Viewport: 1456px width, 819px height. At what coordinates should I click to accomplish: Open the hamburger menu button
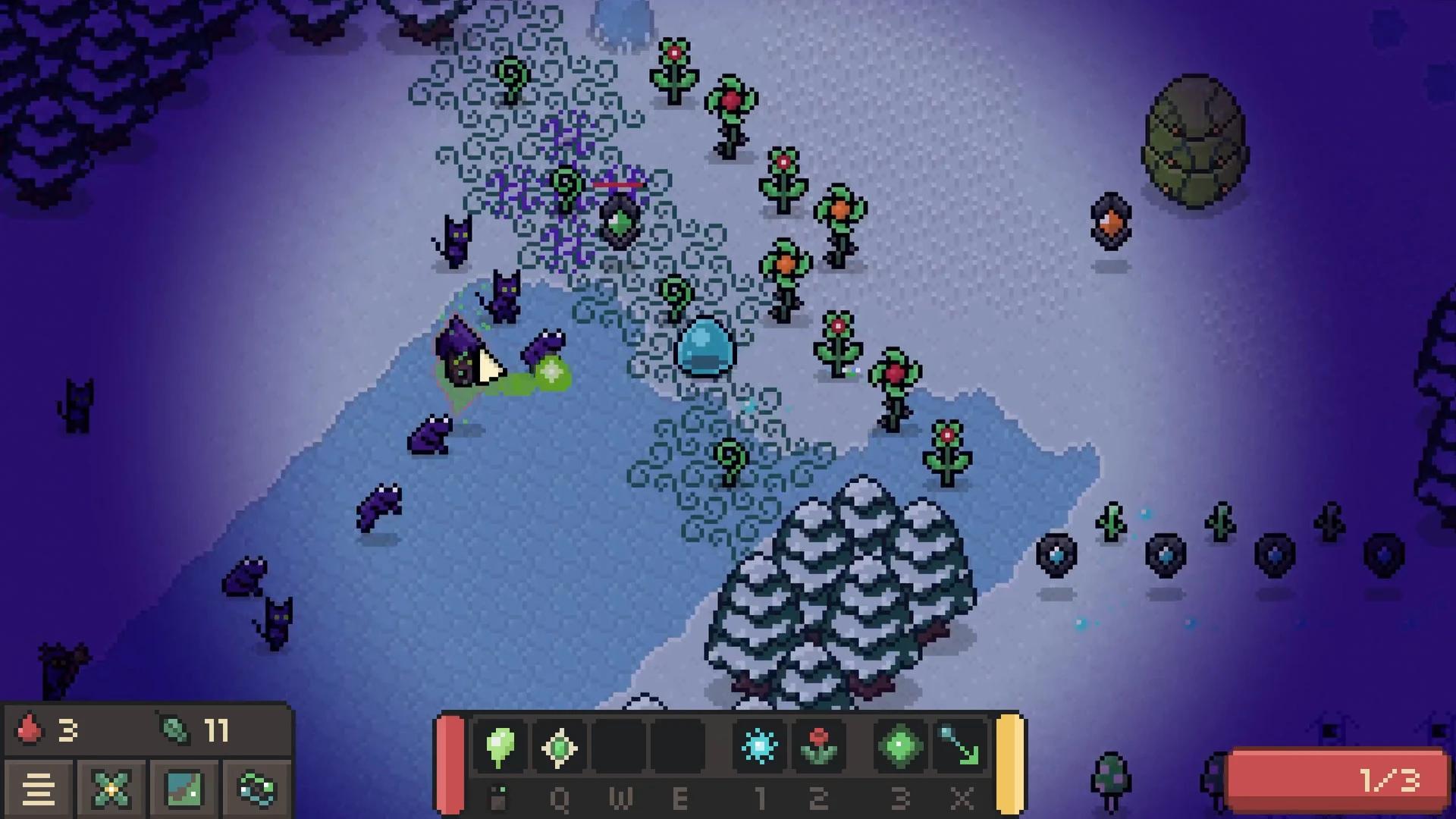click(x=39, y=789)
